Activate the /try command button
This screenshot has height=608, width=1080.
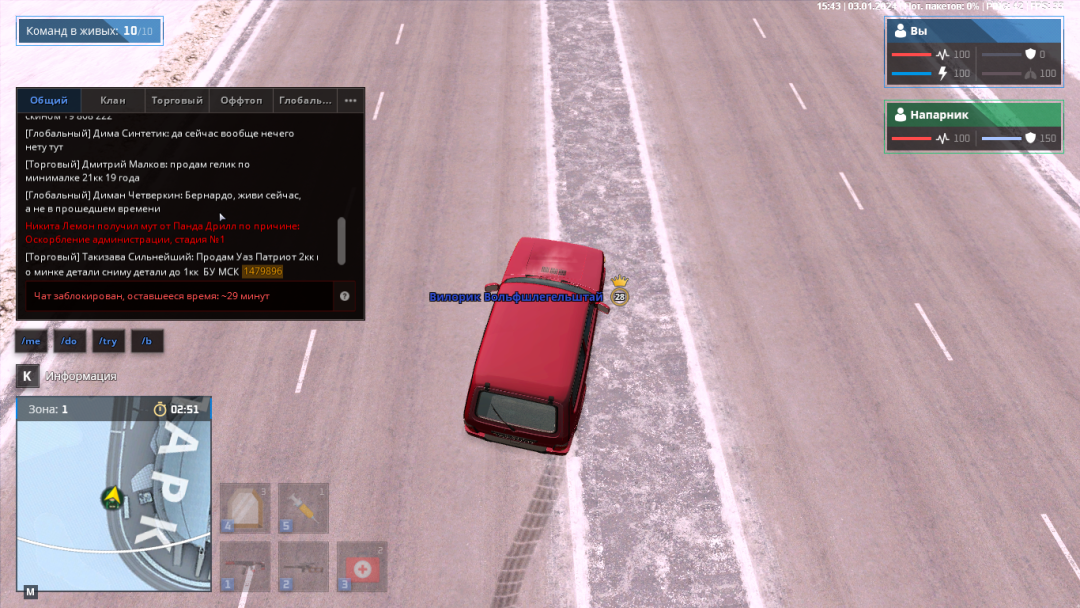coord(108,341)
